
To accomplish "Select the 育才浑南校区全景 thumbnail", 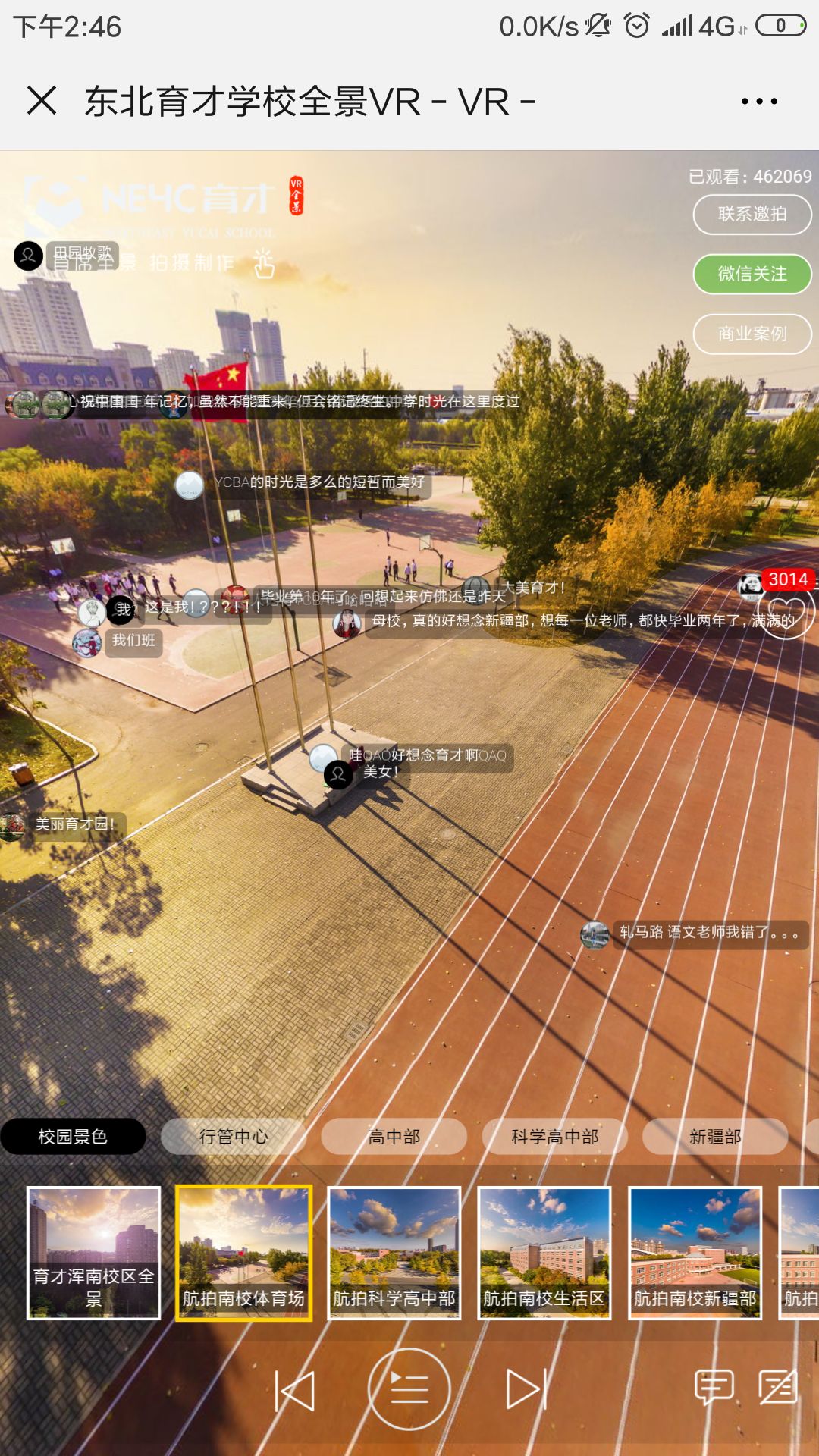I will tap(94, 1253).
